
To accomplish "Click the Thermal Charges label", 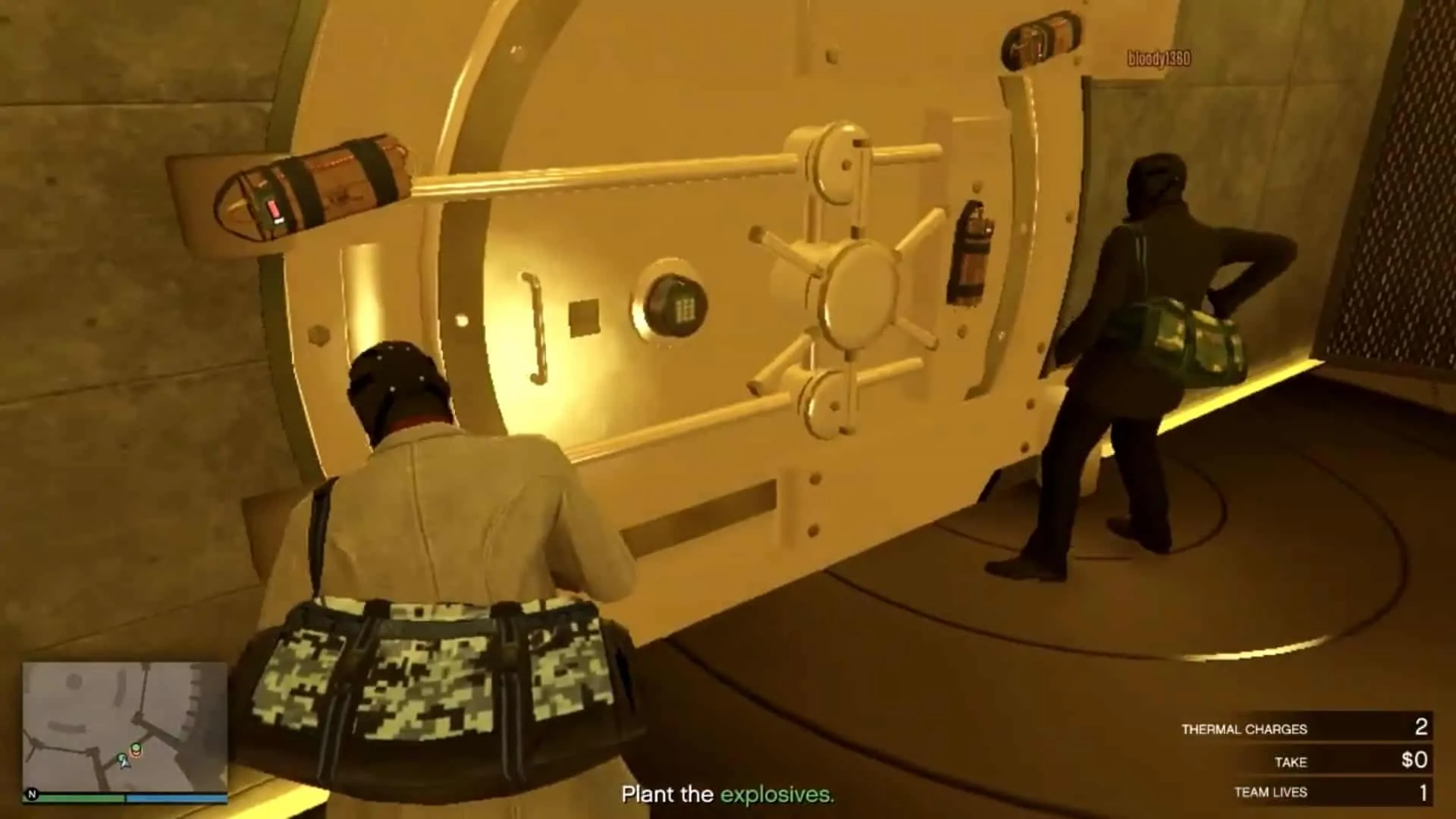I will pyautogui.click(x=1244, y=729).
